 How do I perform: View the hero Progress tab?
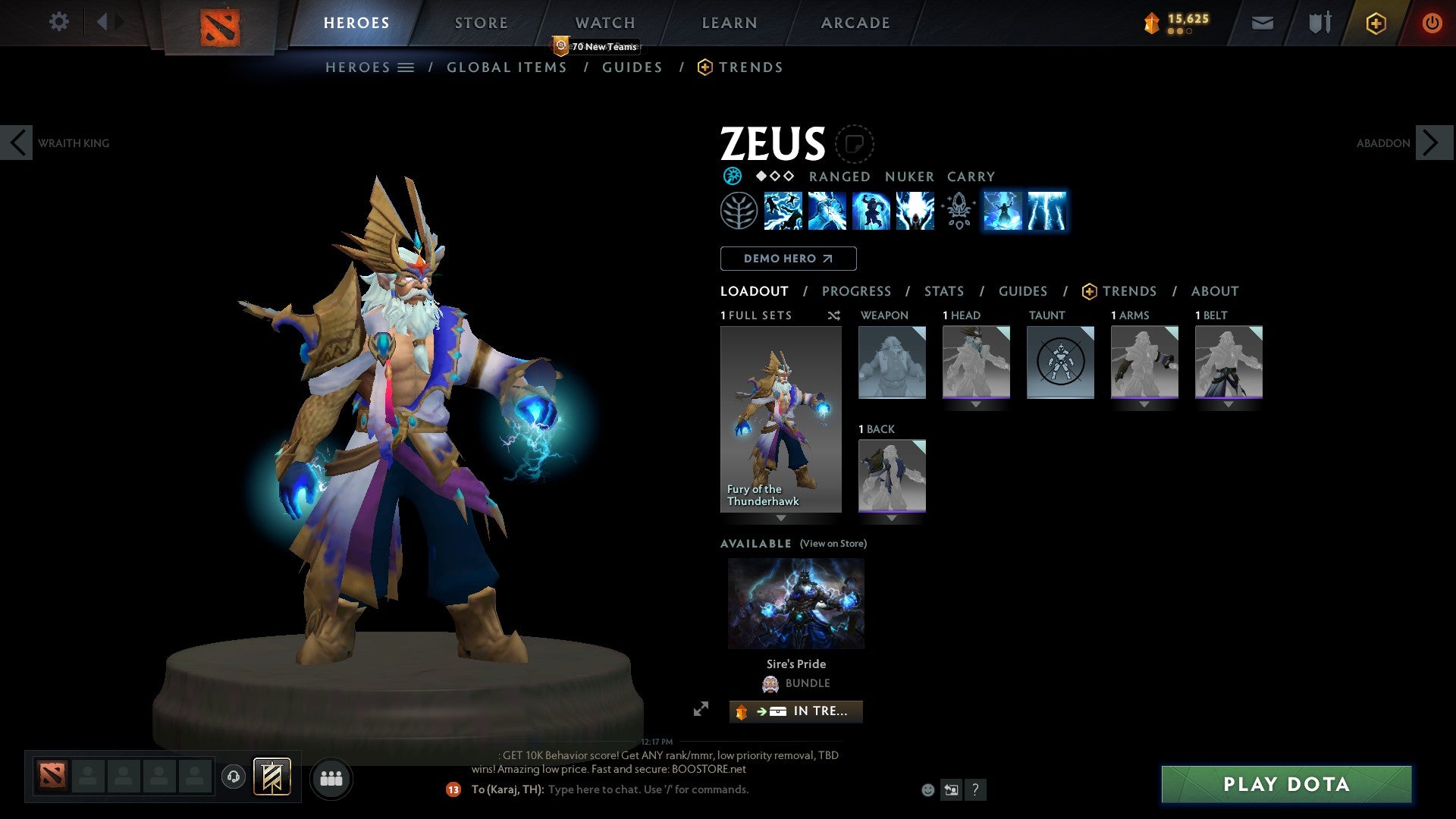(856, 291)
